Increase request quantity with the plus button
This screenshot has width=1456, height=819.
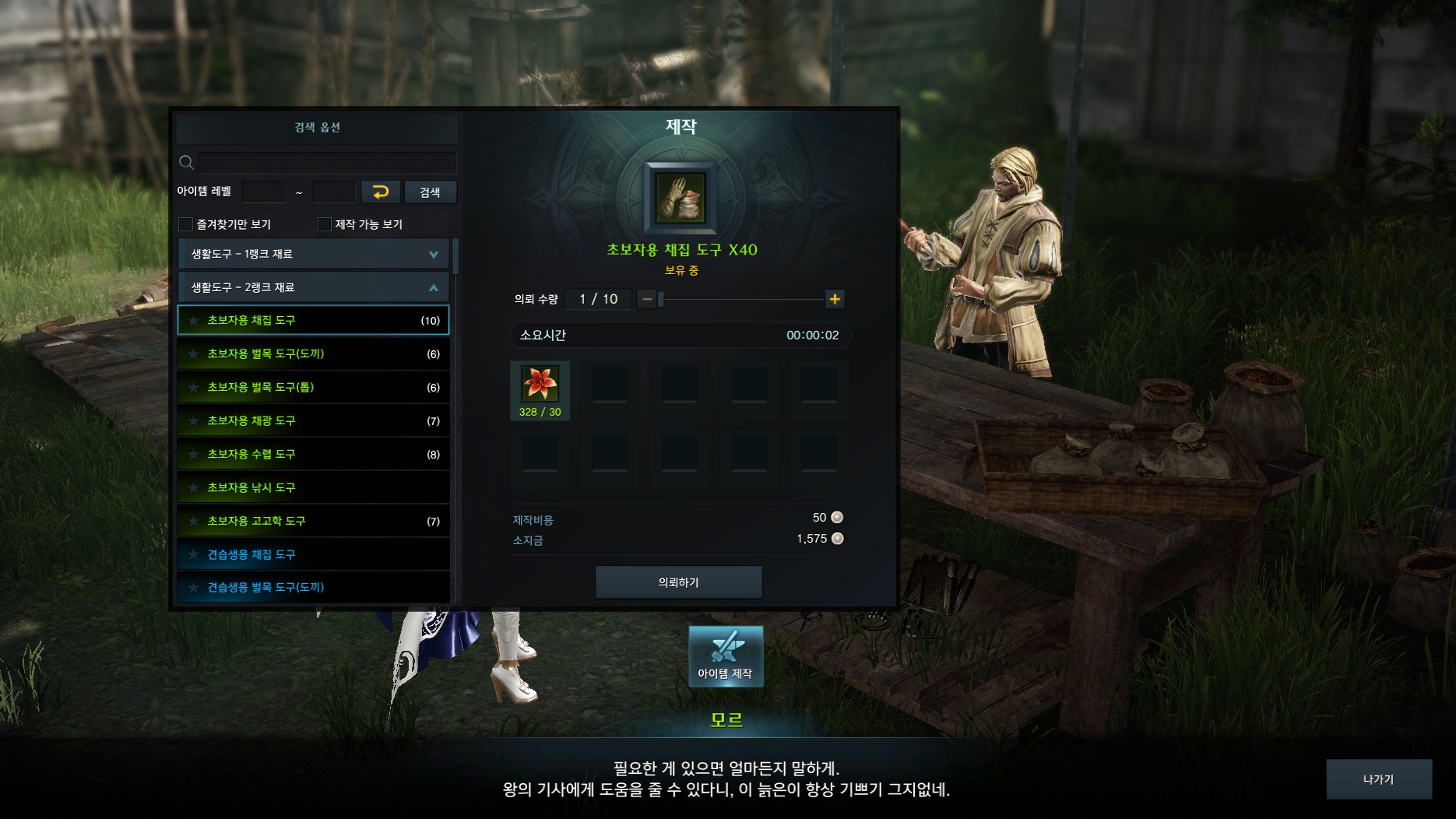click(835, 299)
